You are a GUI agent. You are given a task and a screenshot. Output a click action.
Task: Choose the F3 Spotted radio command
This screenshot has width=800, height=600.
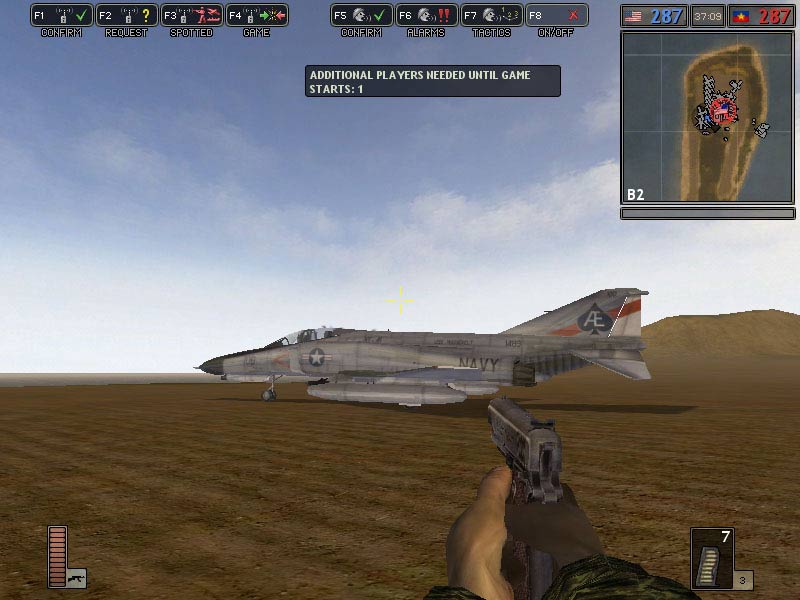point(190,16)
